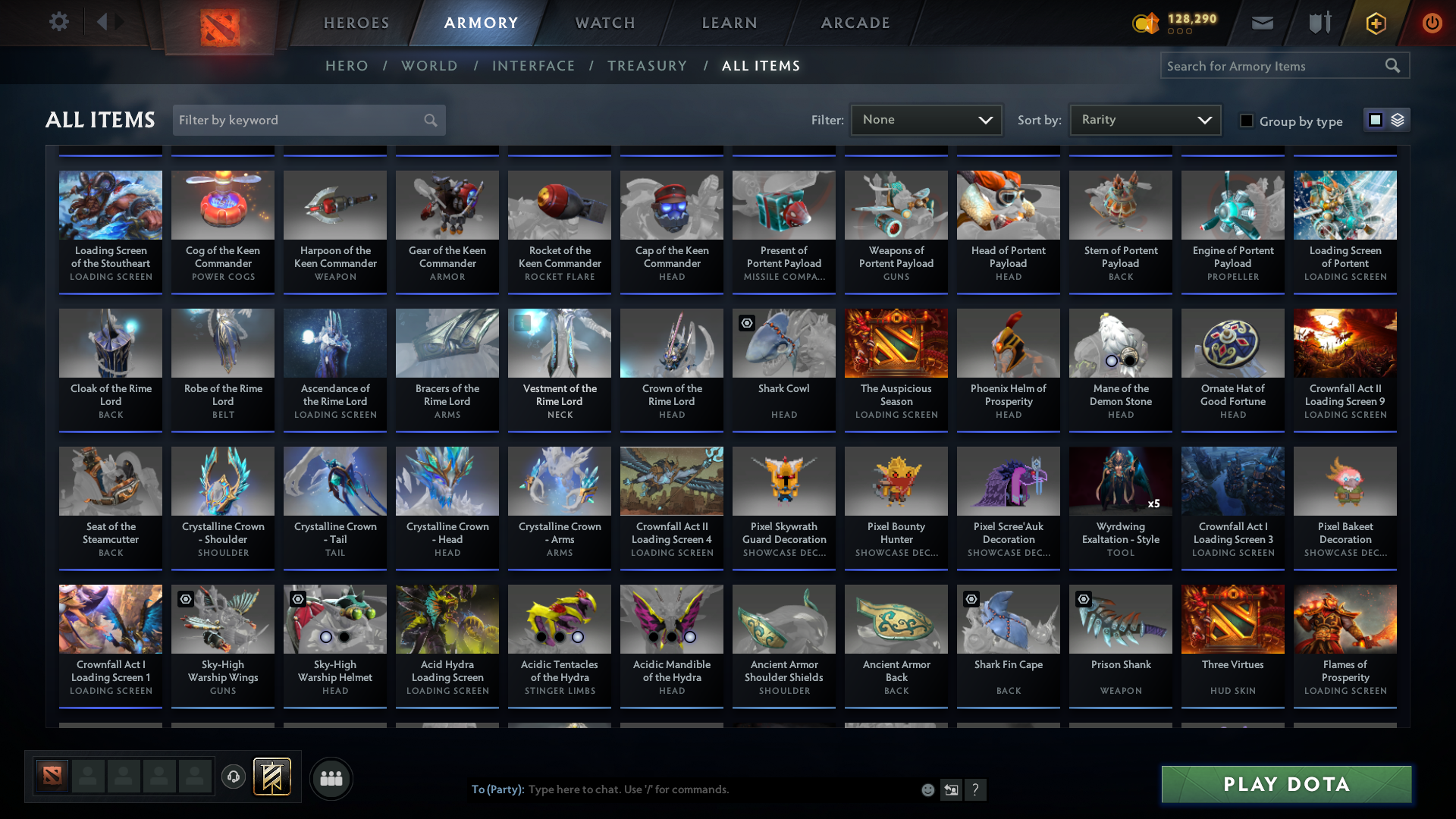Open the friends list icon
The height and width of the screenshot is (819, 1456).
pos(331,778)
